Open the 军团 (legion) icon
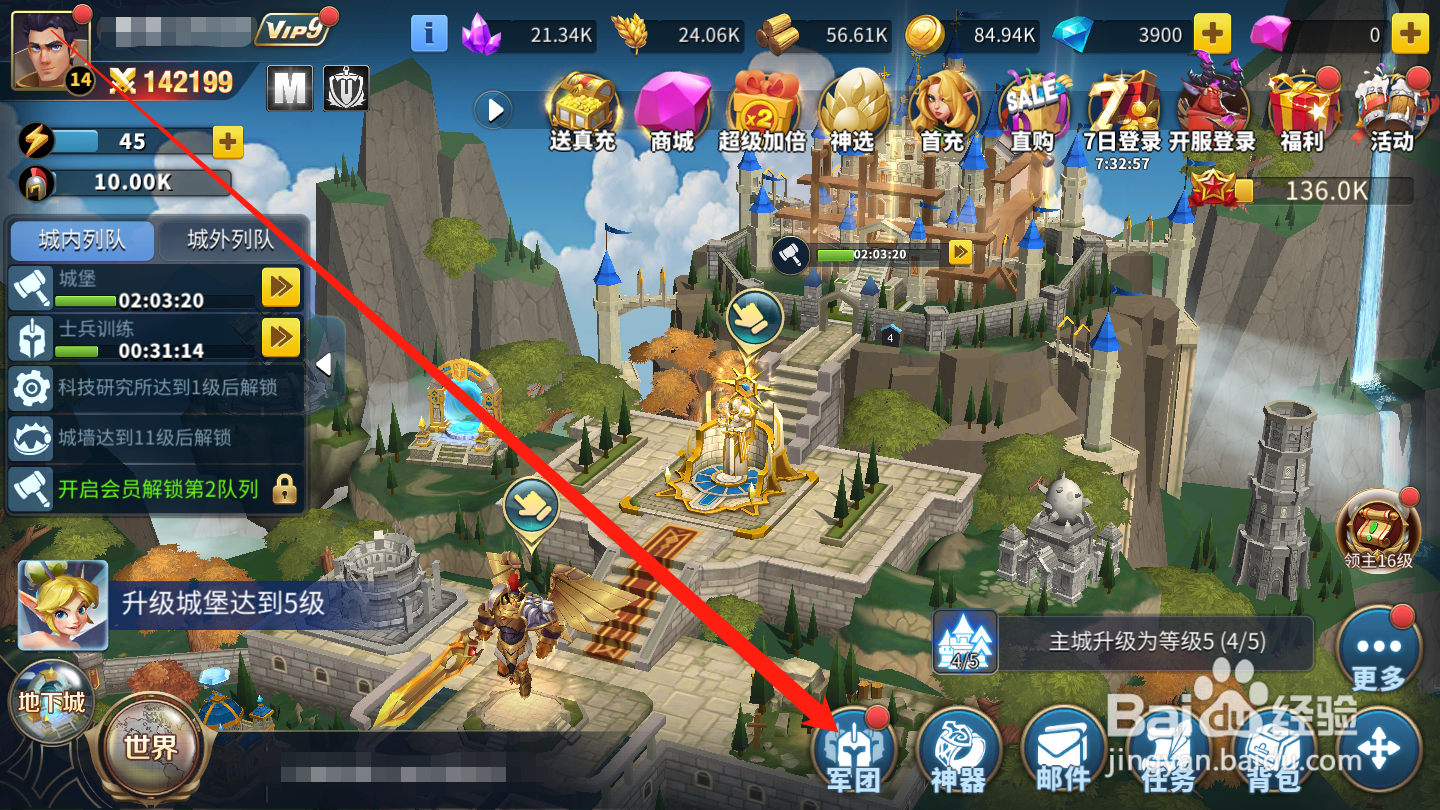The image size is (1440, 810). pos(857,748)
